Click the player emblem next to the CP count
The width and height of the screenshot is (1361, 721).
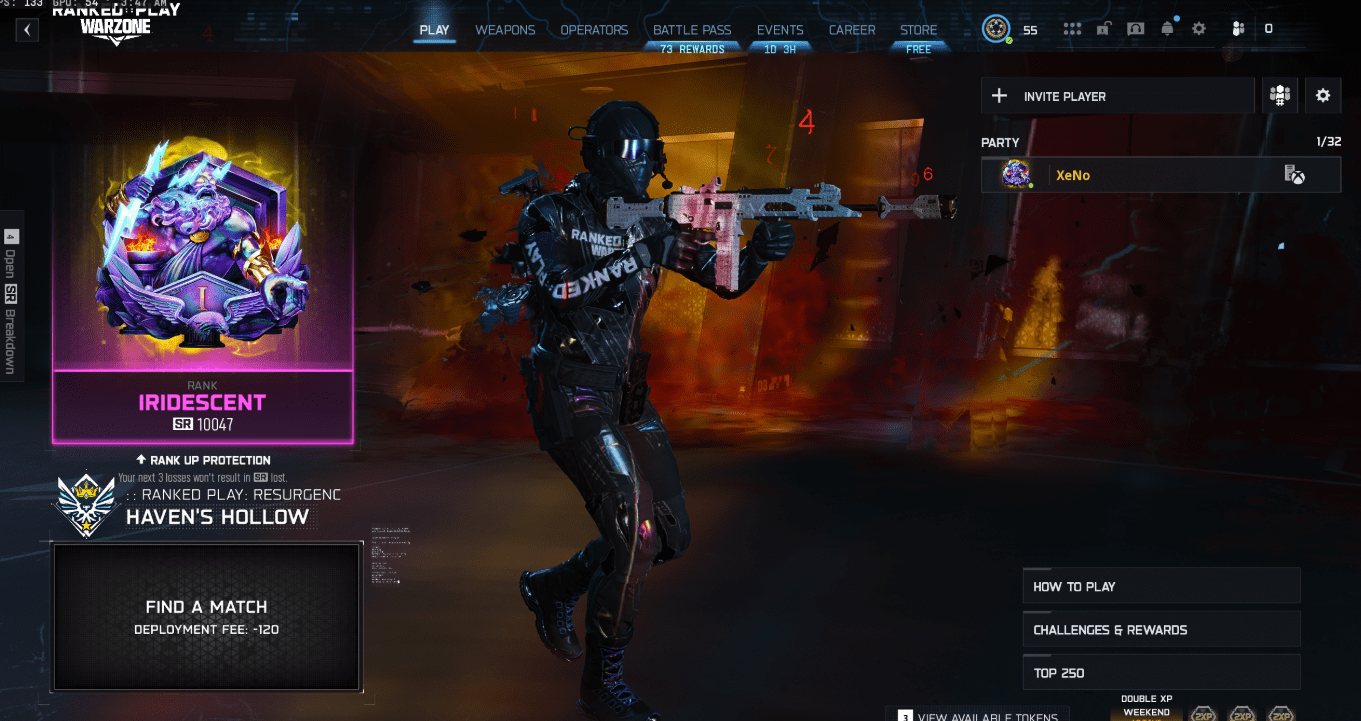click(x=996, y=29)
